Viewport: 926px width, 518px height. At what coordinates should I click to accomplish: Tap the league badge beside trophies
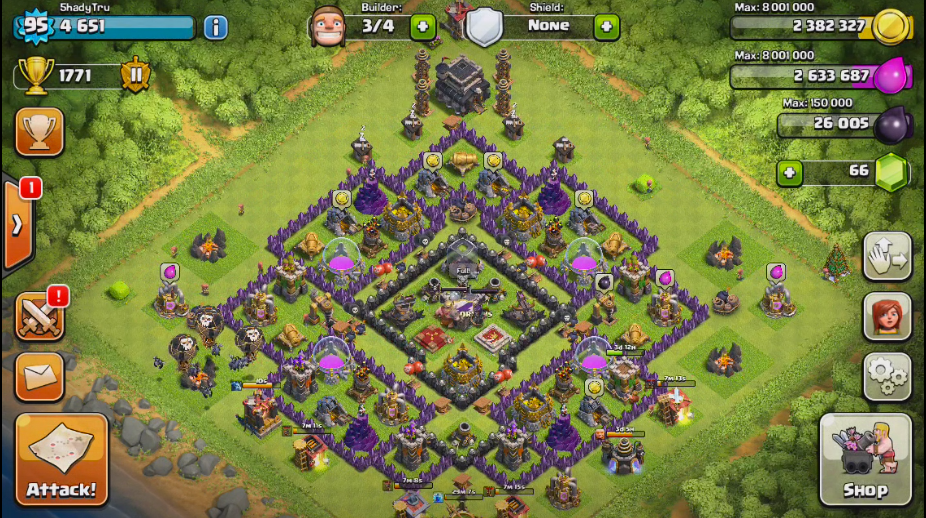point(135,76)
